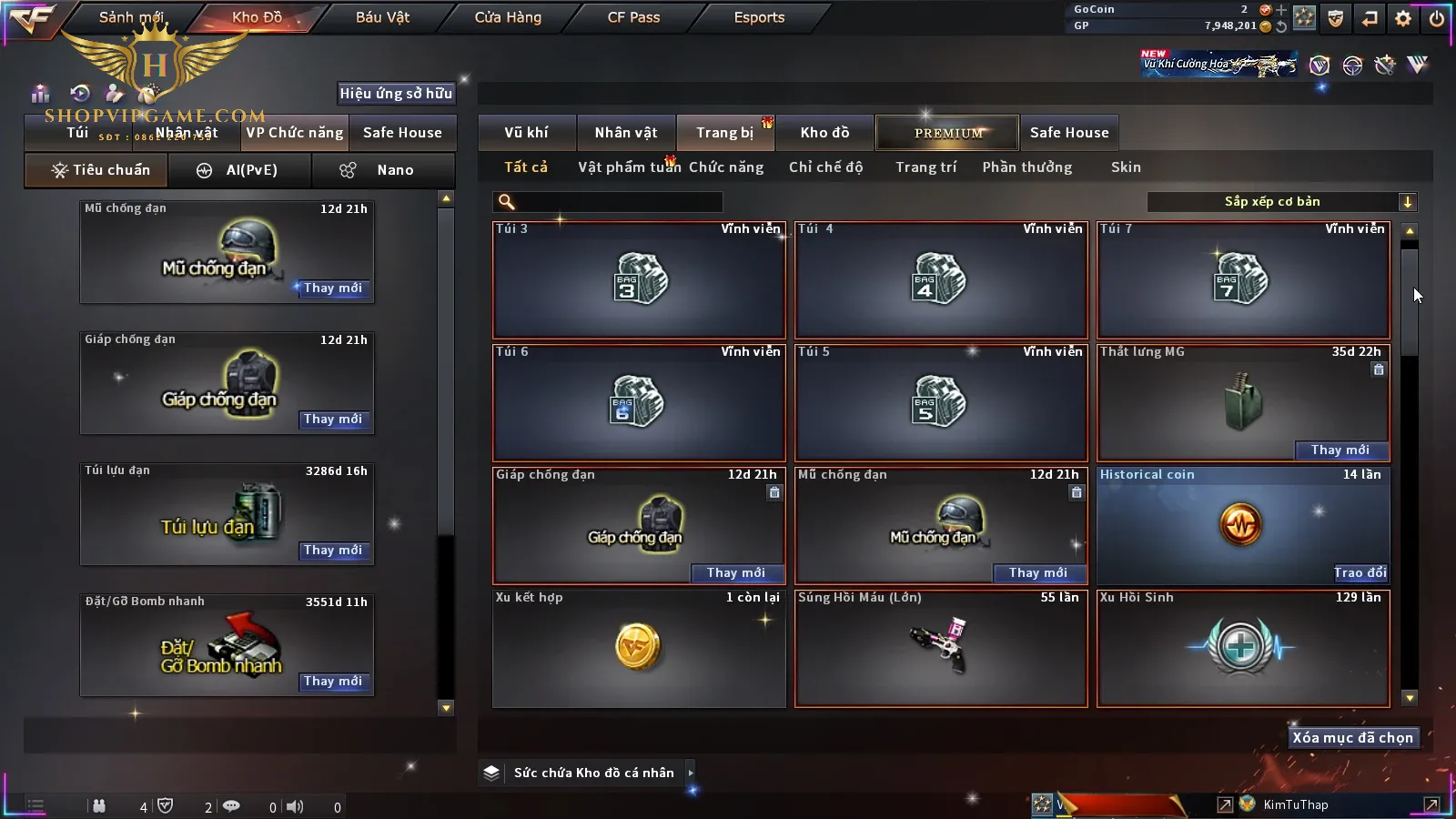Open the Báu Vật menu
The height and width of the screenshot is (819, 1456).
point(382,17)
